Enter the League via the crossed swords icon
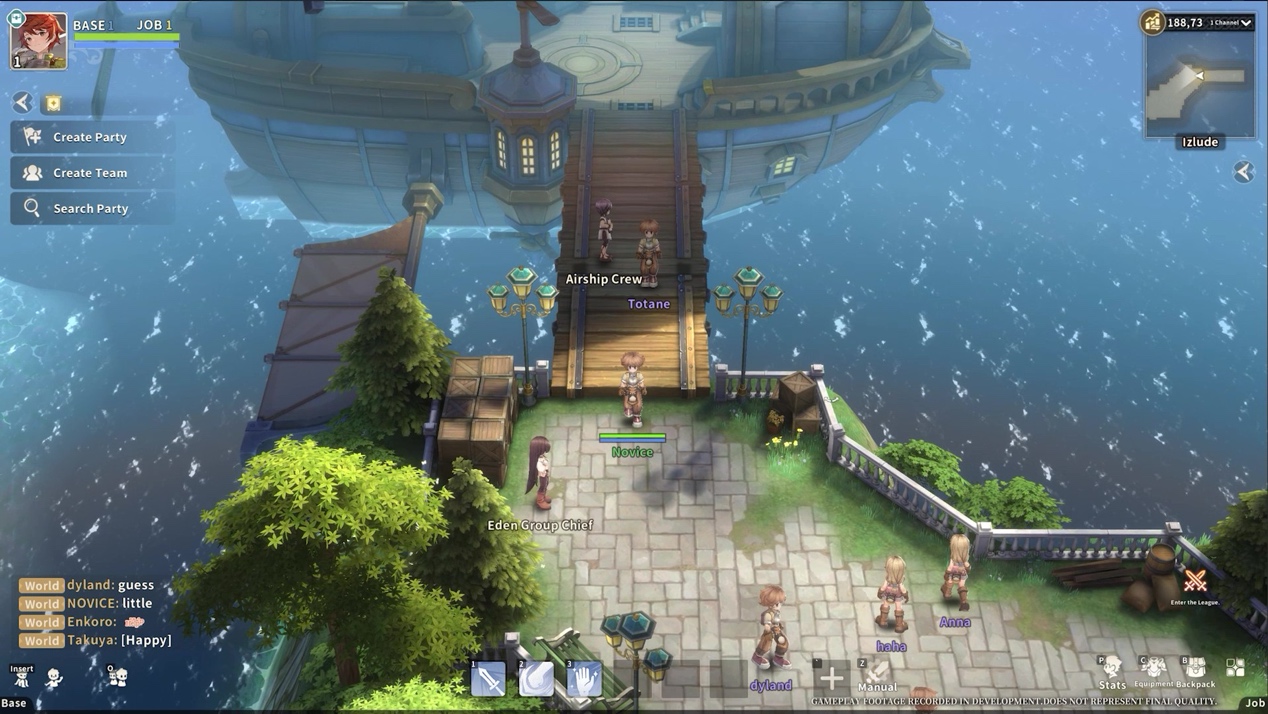This screenshot has width=1268, height=714. coord(1195,582)
